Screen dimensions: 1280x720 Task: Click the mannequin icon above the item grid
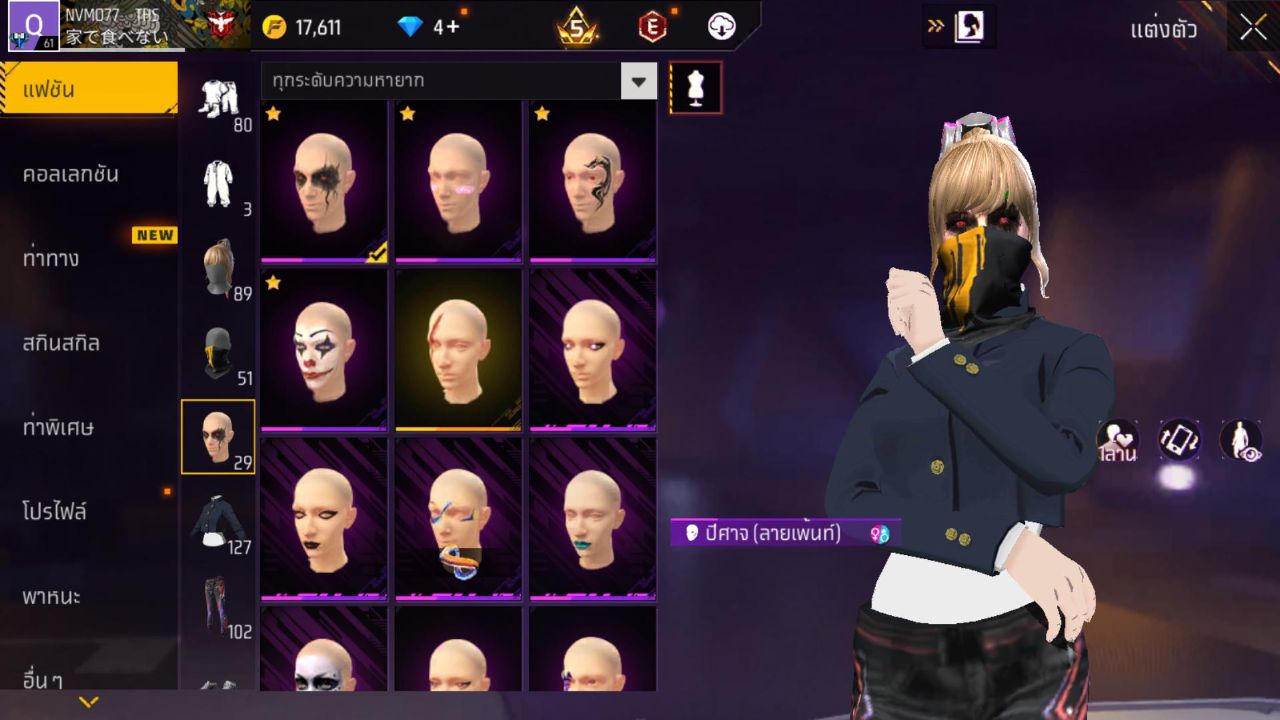pos(696,88)
